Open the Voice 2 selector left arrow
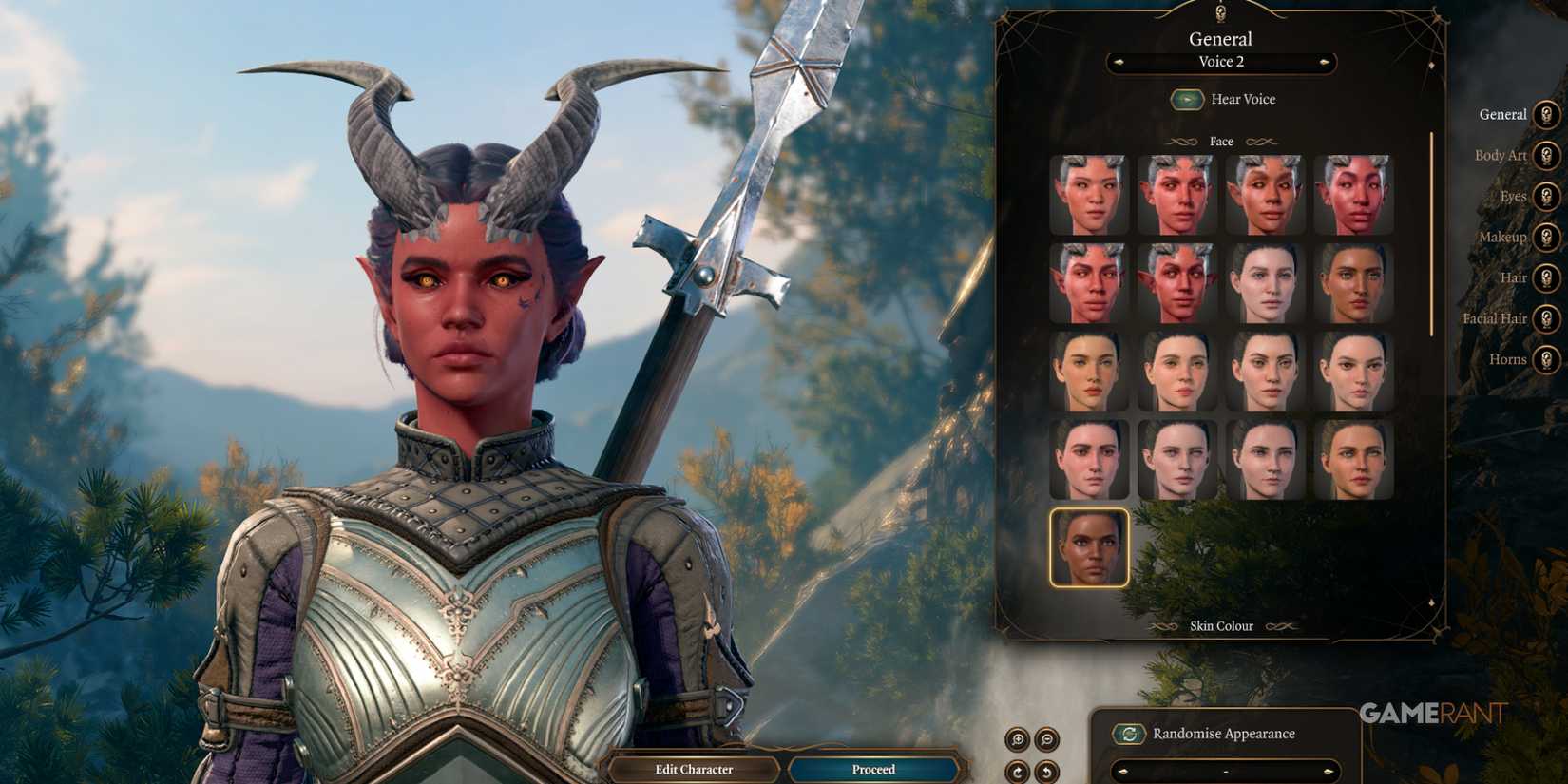The width and height of the screenshot is (1568, 784). (x=1118, y=63)
